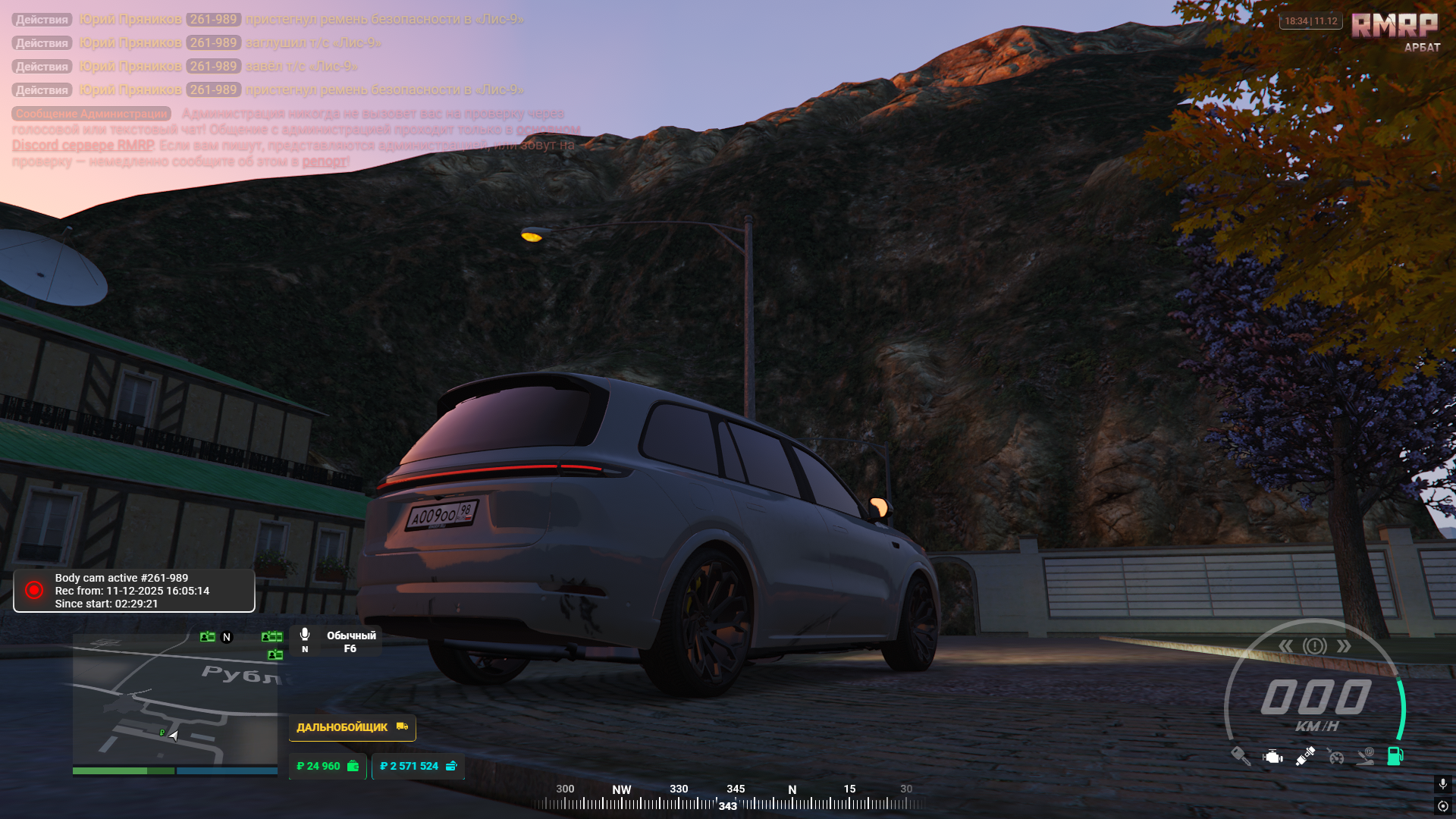Activate the right turn signal arrows
1456x819 pixels.
coord(1344,646)
